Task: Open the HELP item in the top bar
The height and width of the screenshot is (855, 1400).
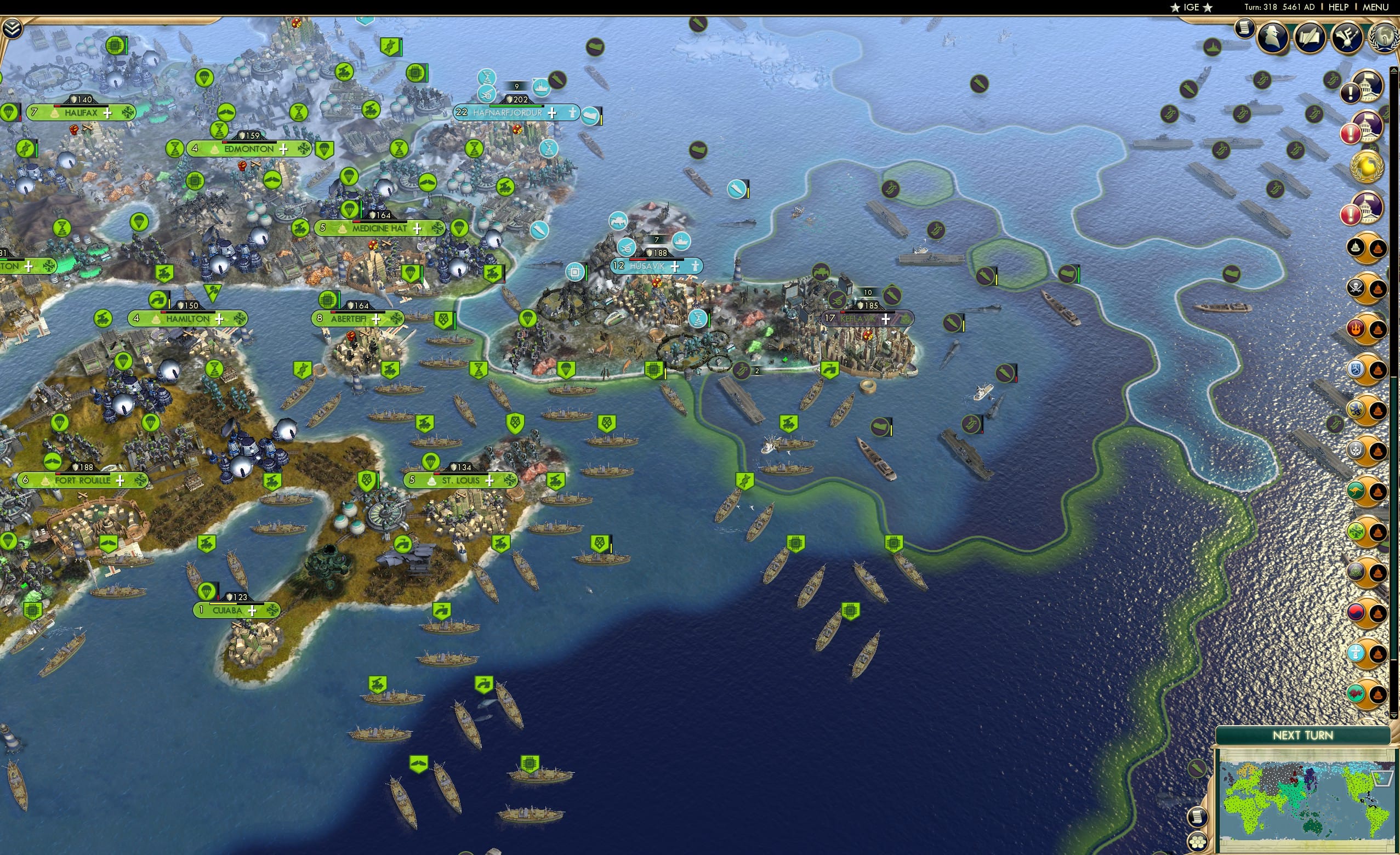Action: [1339, 7]
